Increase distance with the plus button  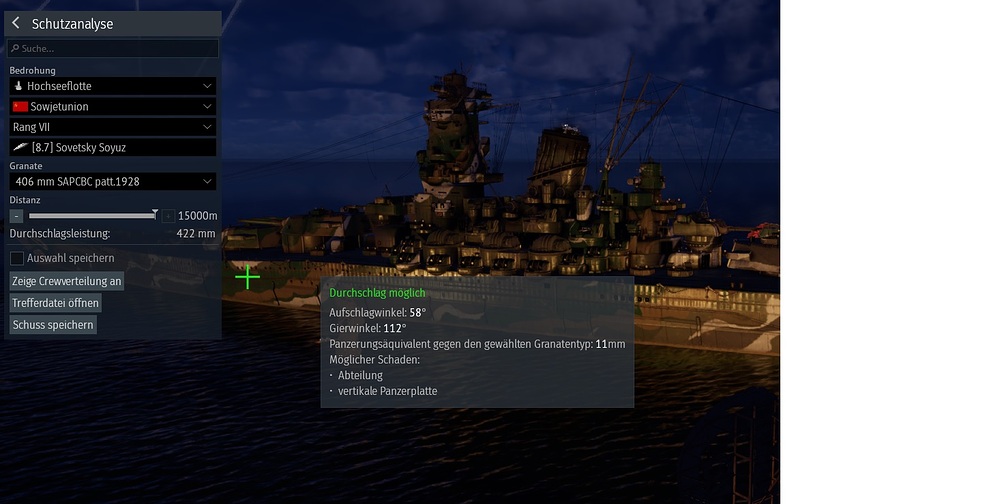point(169,215)
